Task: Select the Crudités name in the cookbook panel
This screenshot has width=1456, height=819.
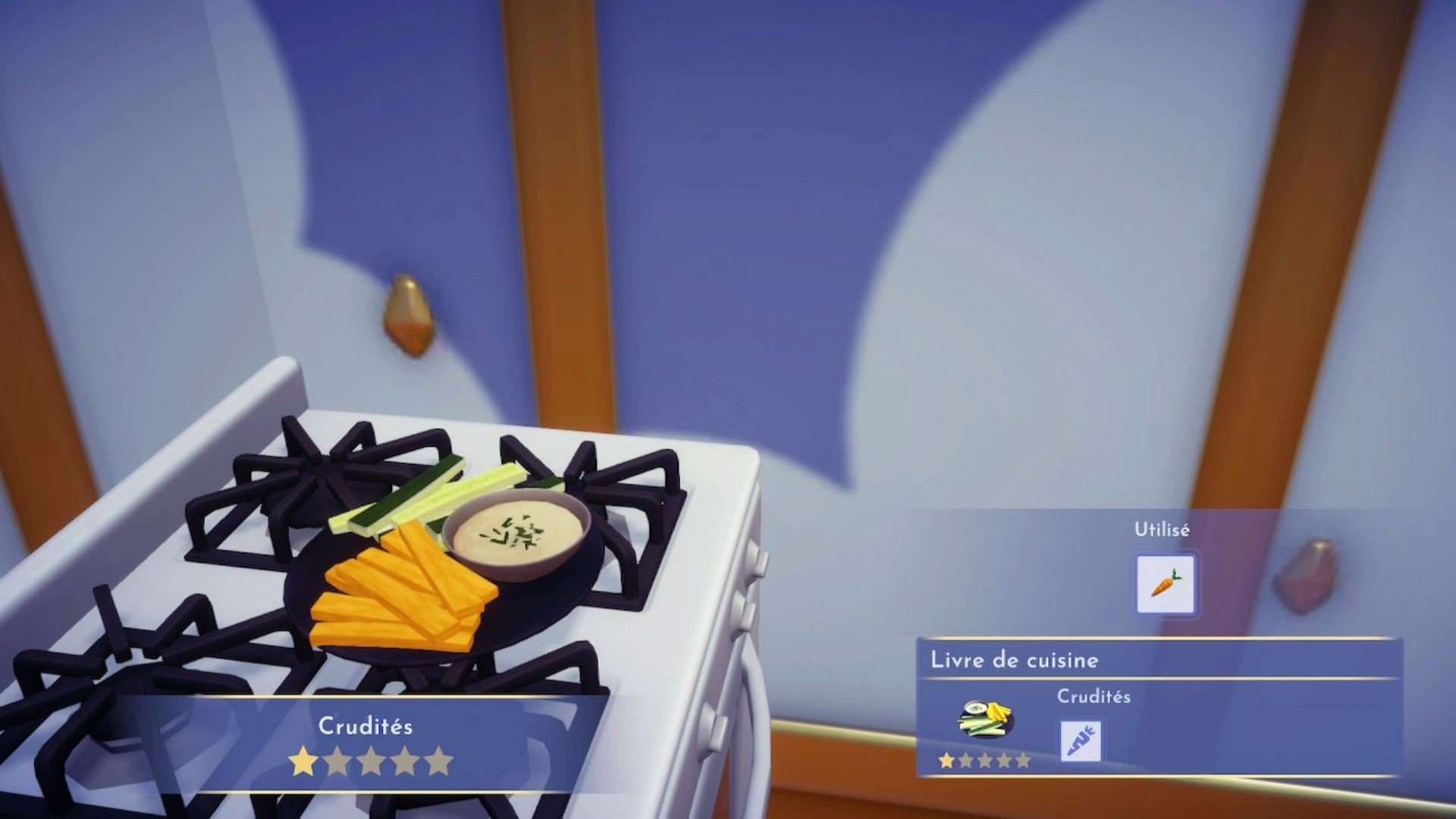Action: click(x=1094, y=695)
